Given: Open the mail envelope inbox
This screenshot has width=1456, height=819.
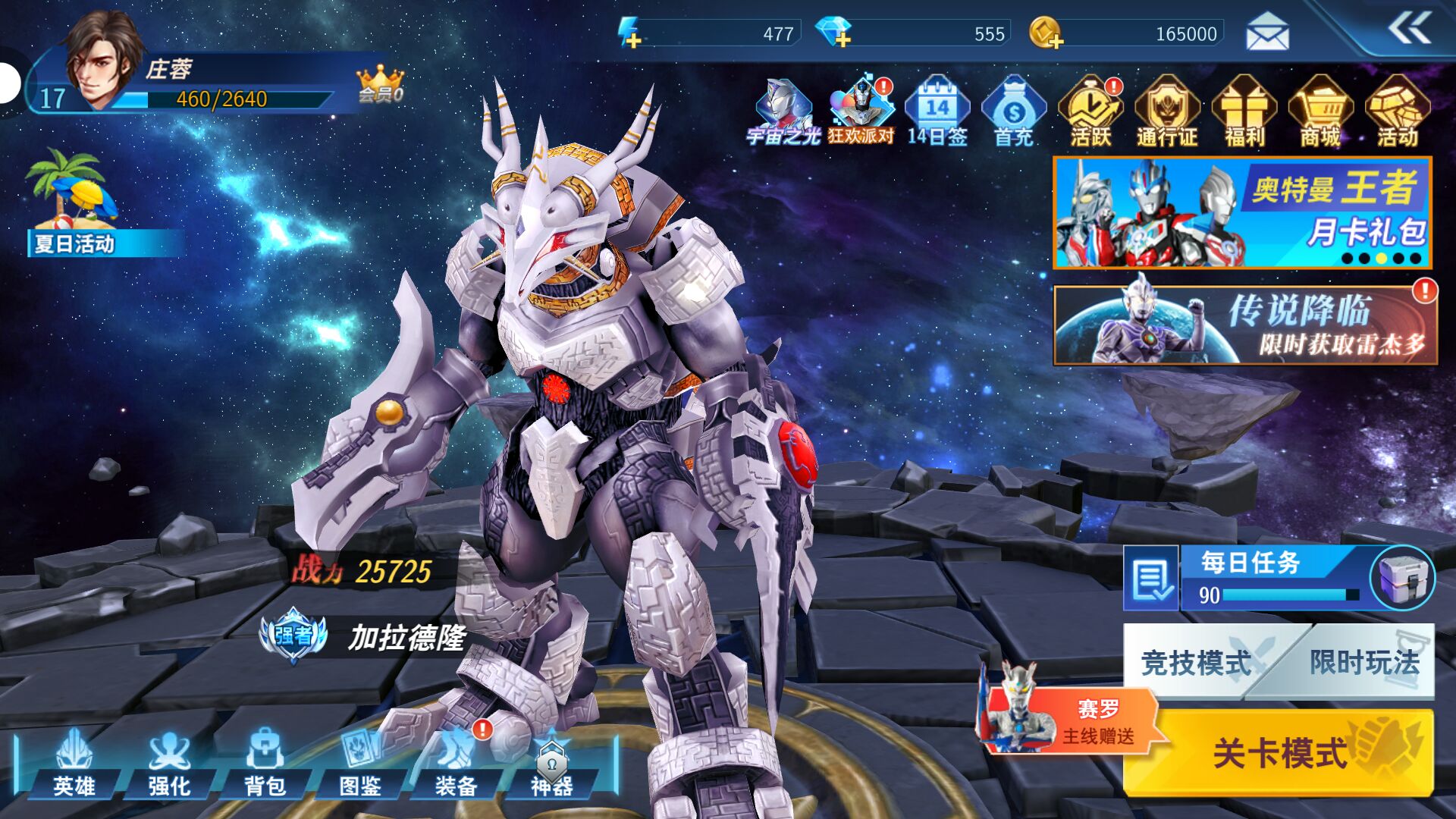Looking at the screenshot, I should pos(1267,33).
